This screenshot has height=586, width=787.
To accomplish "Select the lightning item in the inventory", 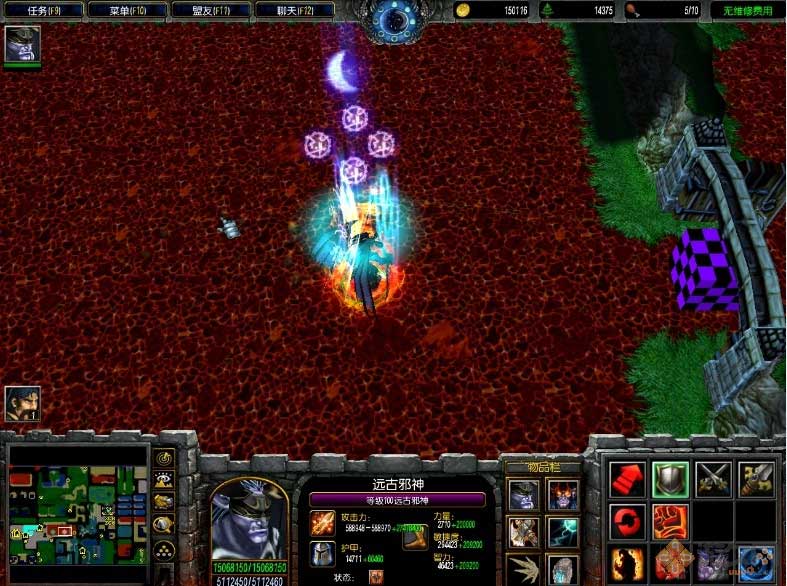I will pyautogui.click(x=562, y=531).
